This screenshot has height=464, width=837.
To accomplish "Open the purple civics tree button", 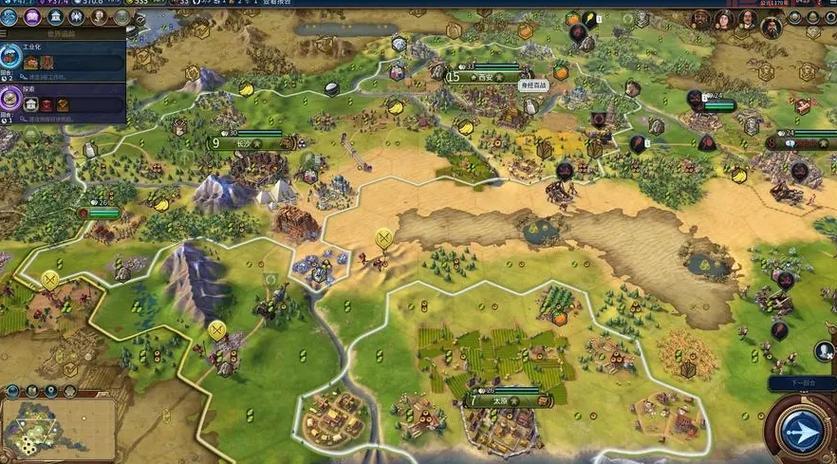I will coord(31,17).
